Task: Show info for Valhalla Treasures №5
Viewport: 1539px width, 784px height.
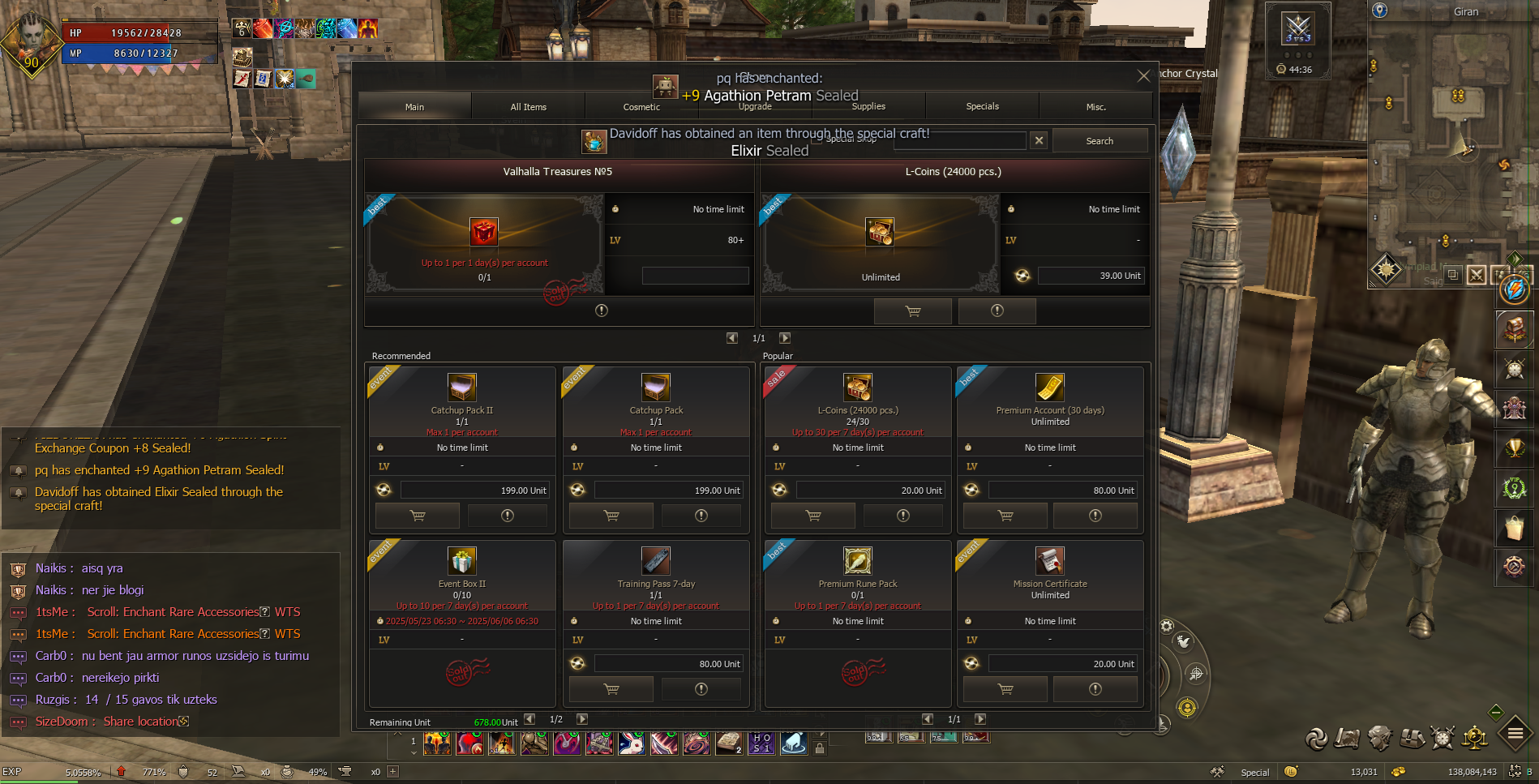Action: [601, 311]
